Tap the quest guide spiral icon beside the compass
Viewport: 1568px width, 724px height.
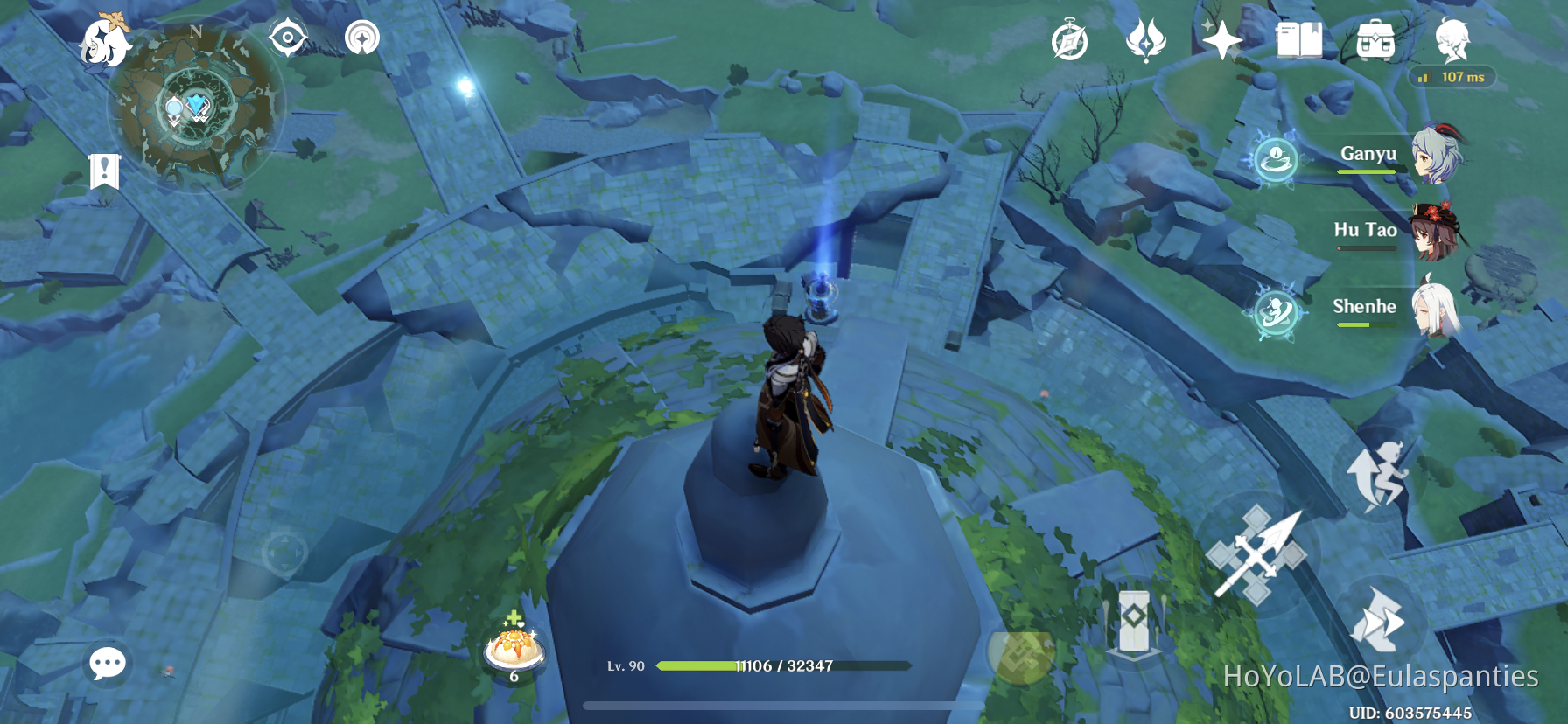pyautogui.click(x=363, y=37)
